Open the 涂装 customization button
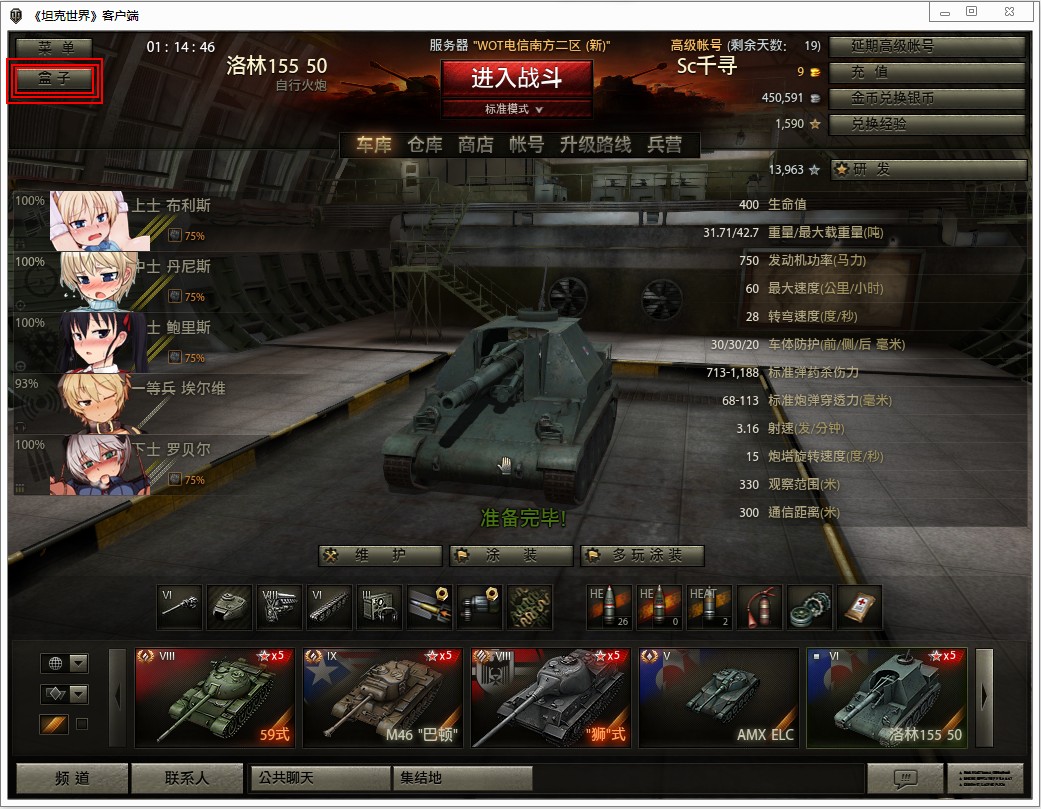Image resolution: width=1041 pixels, height=809 pixels. pyautogui.click(x=511, y=556)
